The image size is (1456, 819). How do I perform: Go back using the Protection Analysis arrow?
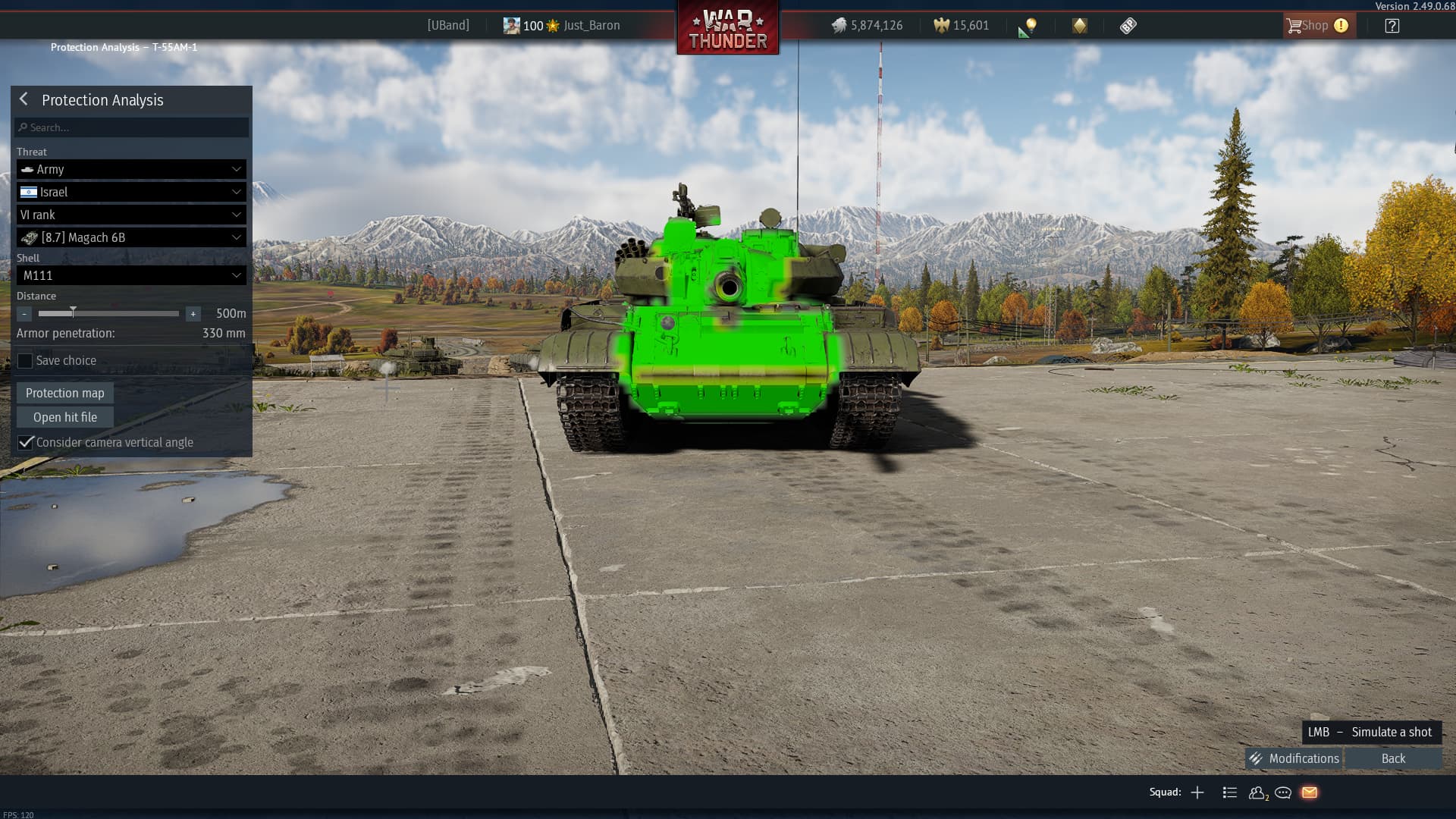[24, 99]
